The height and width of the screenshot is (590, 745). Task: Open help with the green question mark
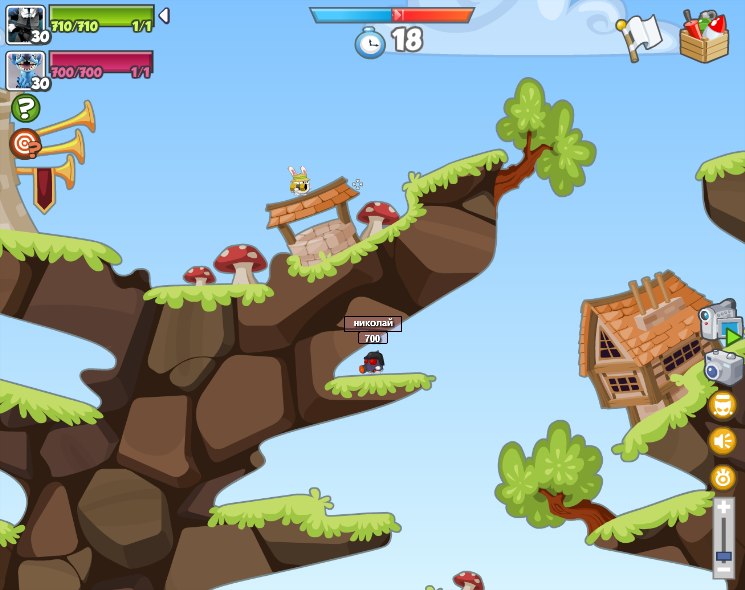[26, 107]
